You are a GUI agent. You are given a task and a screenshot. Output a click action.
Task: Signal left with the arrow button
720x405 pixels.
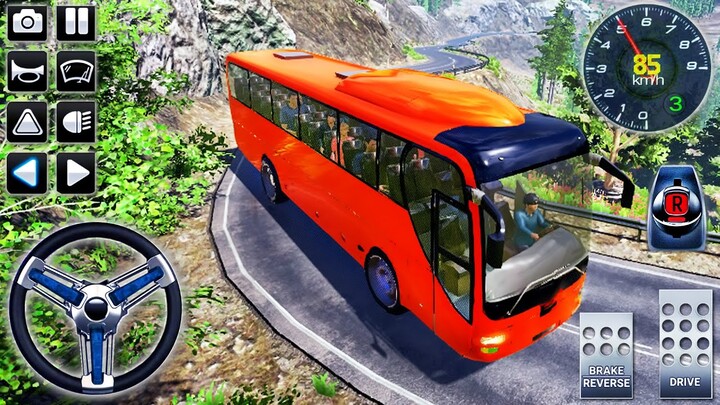(27, 172)
